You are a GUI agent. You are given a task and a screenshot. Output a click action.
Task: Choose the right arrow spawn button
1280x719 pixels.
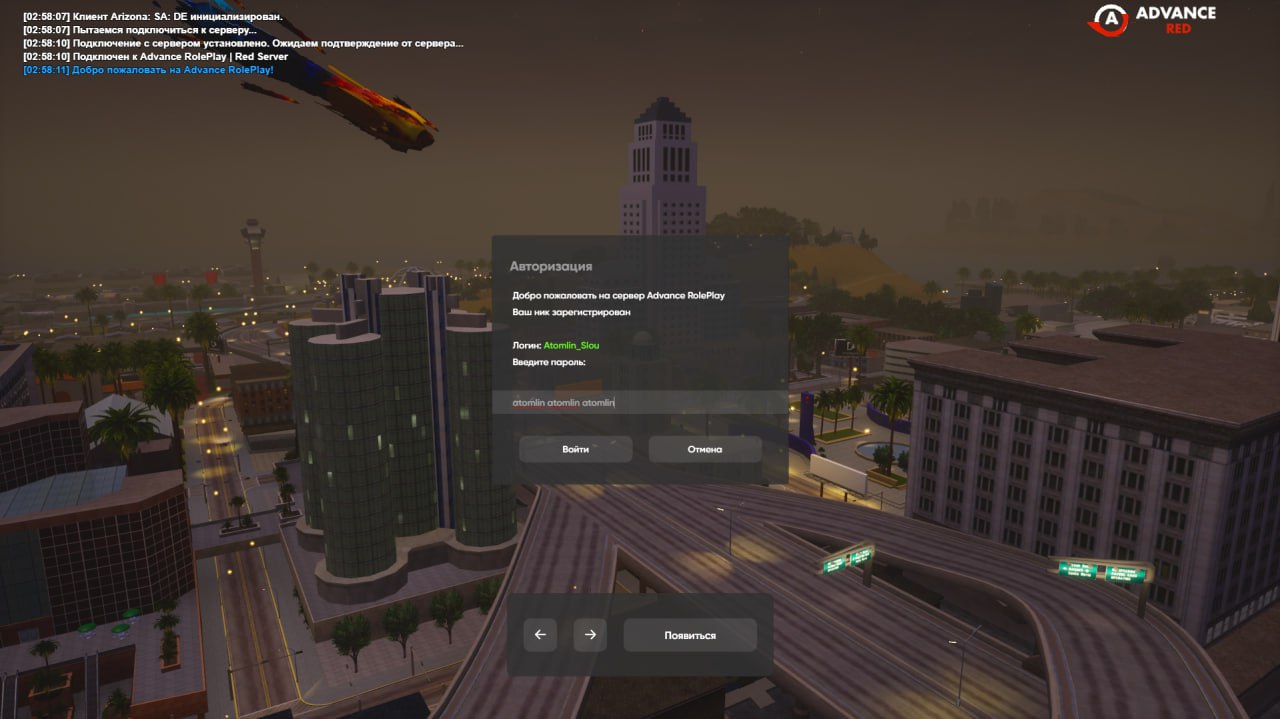coord(590,635)
